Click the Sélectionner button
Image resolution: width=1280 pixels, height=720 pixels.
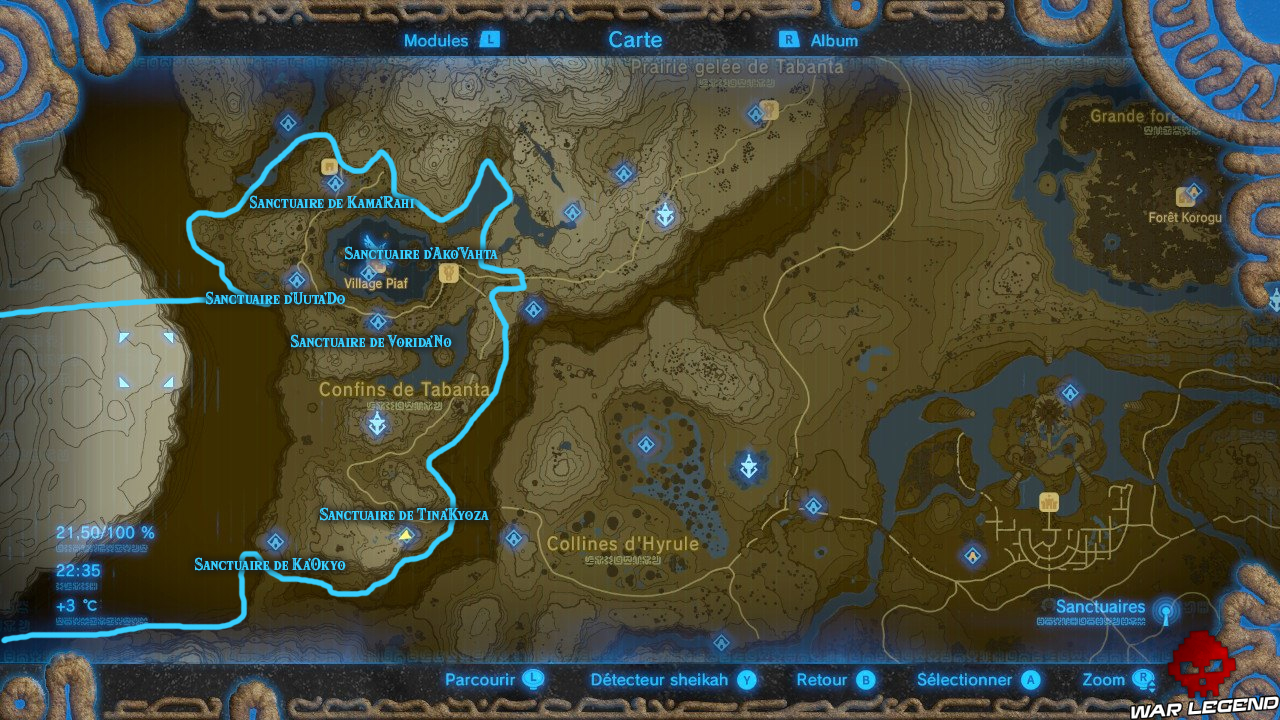[965, 679]
